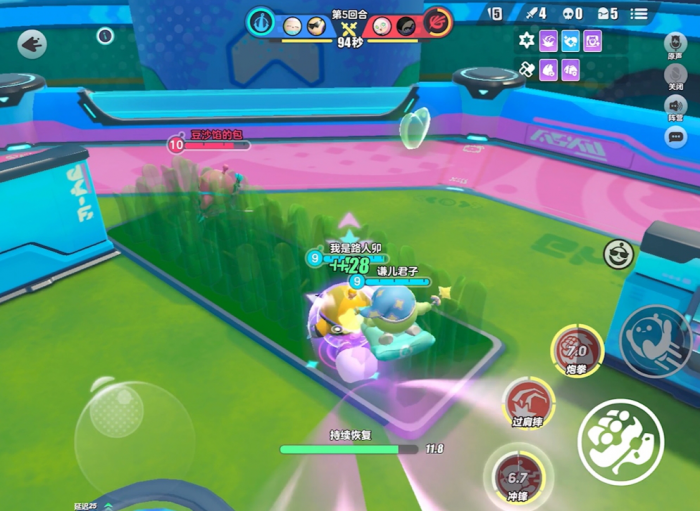Image resolution: width=700 pixels, height=511 pixels.
Task: Tap the back arrow button
Action: [32, 44]
